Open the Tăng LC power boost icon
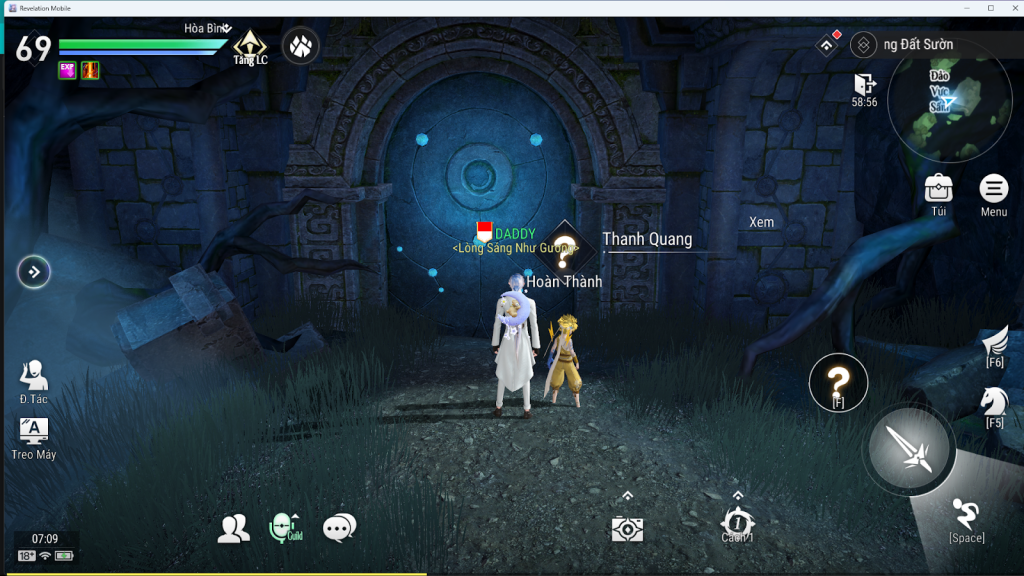This screenshot has width=1024, height=576. [249, 45]
